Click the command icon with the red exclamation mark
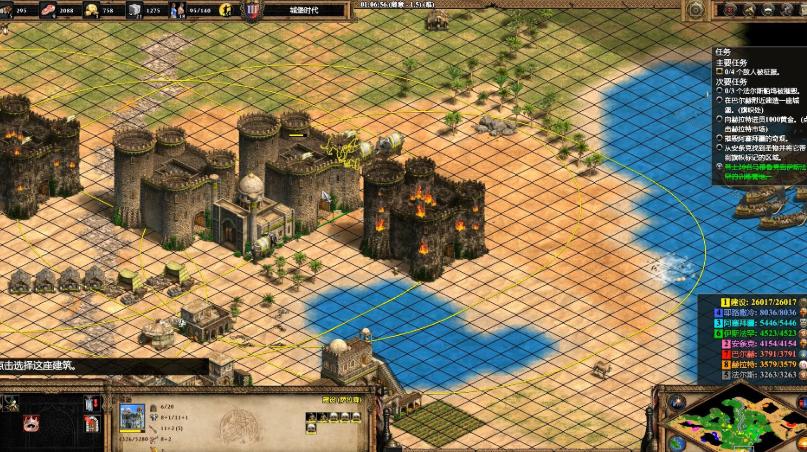The image size is (807, 452). (x=91, y=404)
